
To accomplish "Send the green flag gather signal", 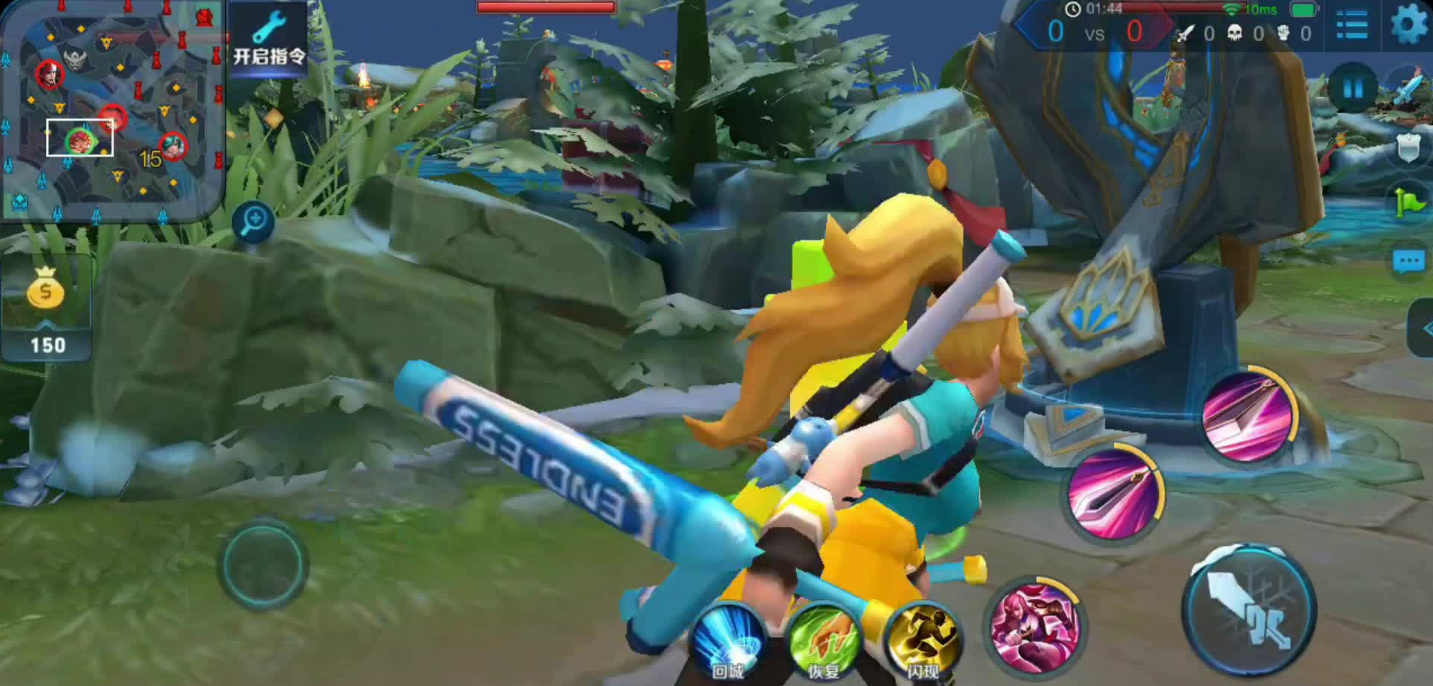I will [x=1409, y=204].
